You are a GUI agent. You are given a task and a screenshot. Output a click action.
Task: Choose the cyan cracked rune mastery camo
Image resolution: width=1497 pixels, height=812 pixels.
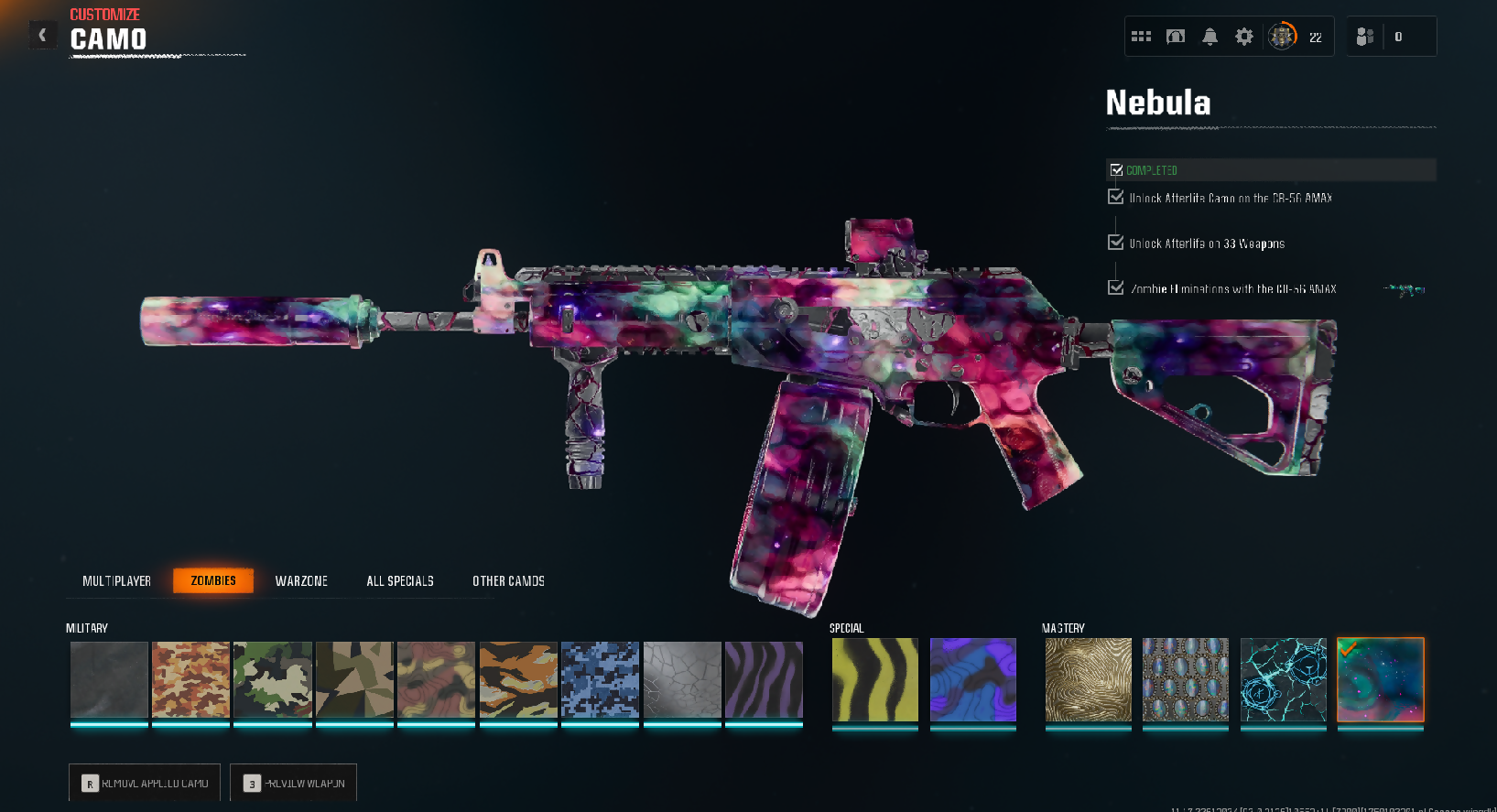(x=1284, y=679)
